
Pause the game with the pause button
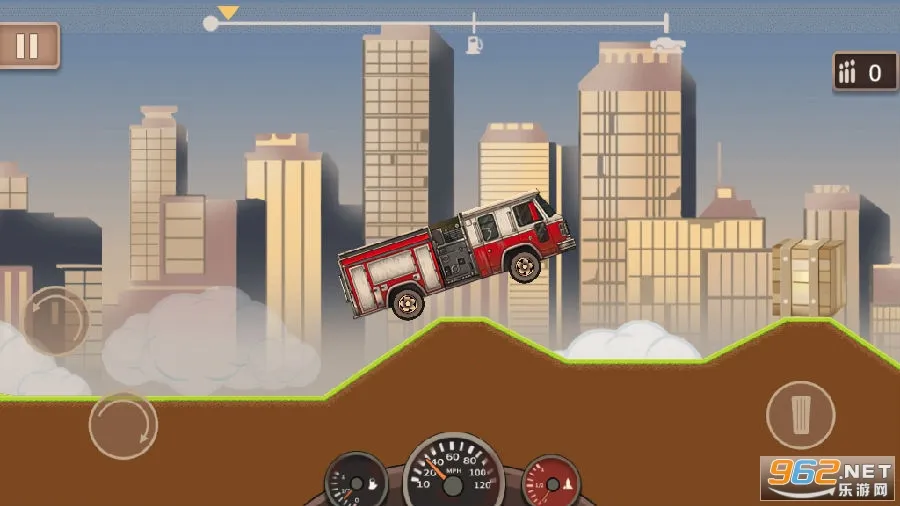click(x=28, y=46)
